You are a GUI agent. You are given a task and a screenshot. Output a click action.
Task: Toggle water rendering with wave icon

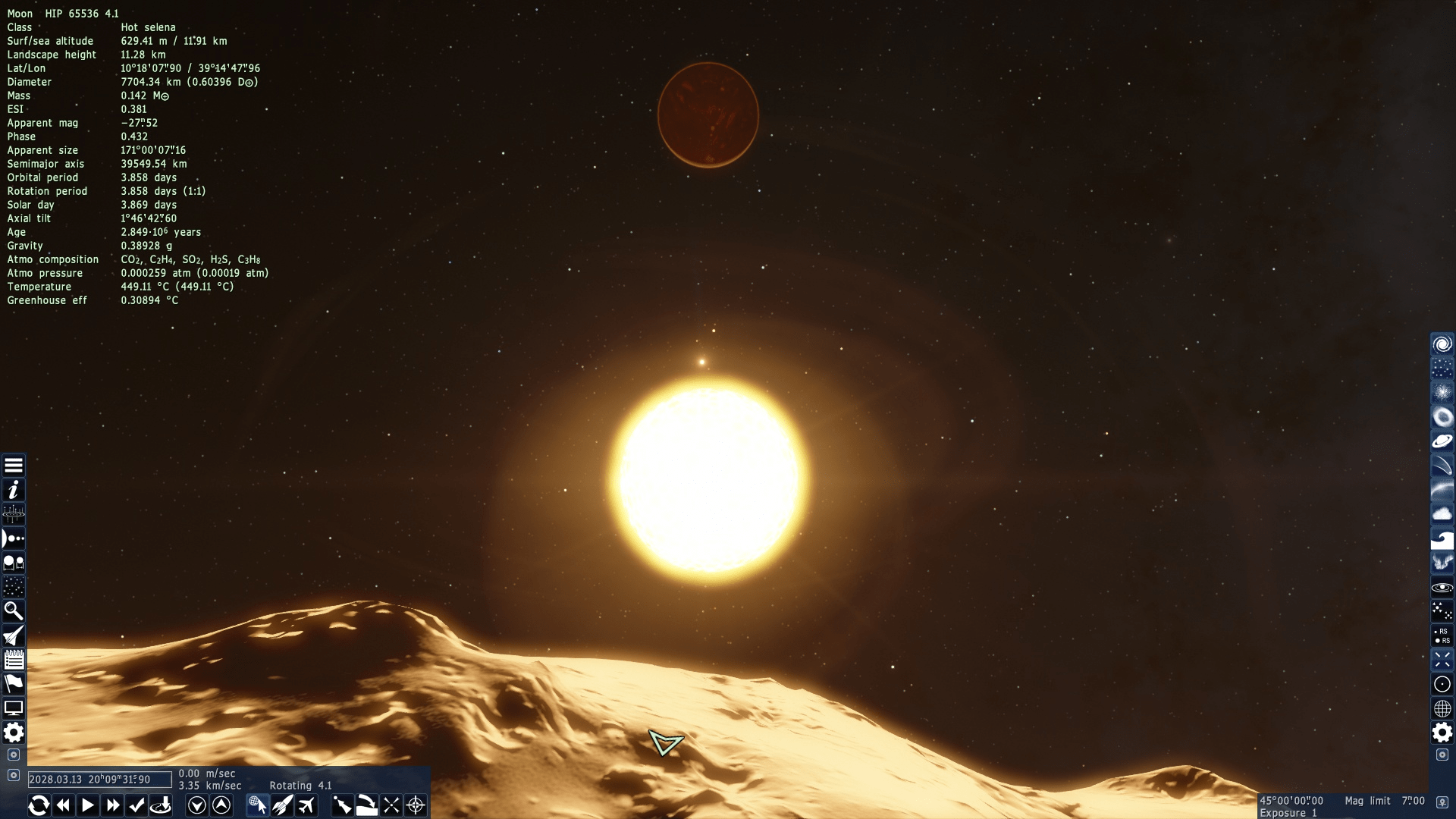[1443, 538]
